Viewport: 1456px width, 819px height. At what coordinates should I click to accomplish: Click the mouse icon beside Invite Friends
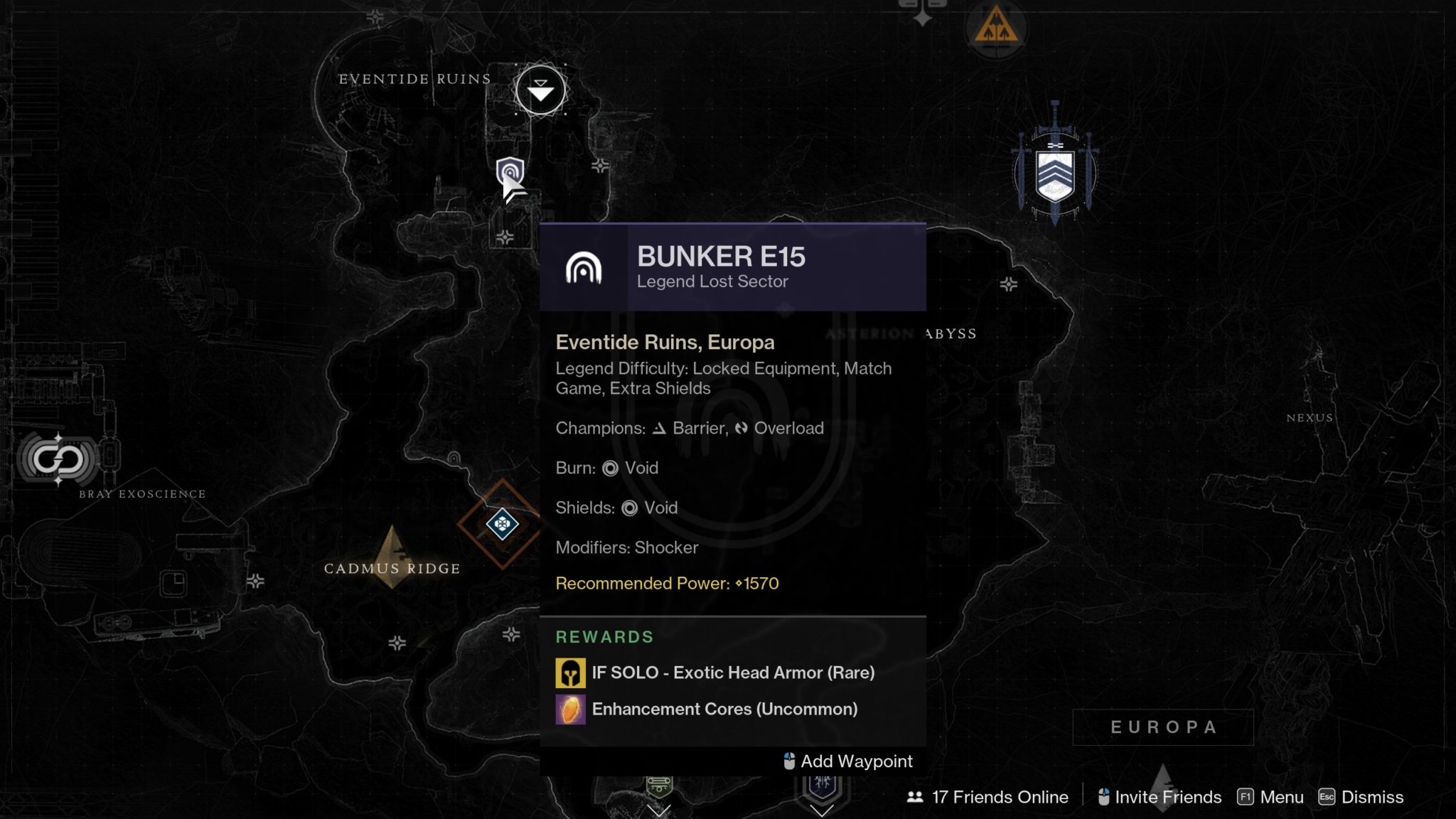[1104, 797]
